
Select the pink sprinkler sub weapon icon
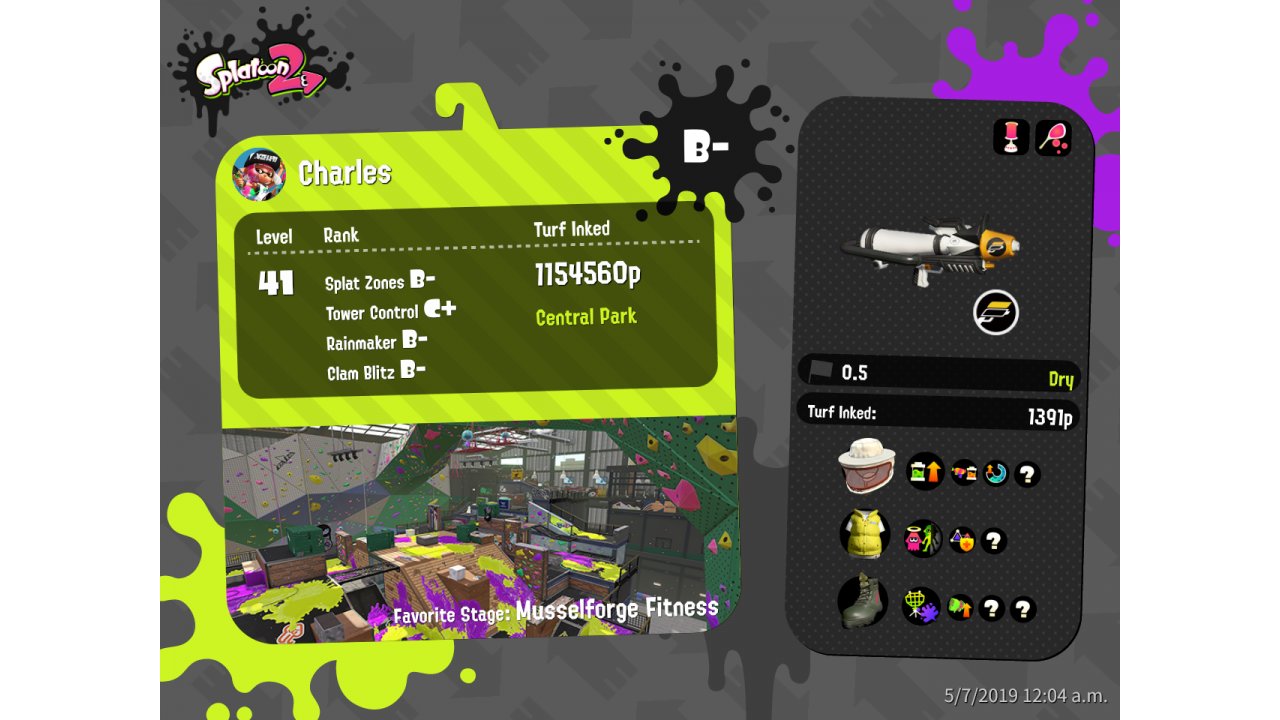point(1011,137)
